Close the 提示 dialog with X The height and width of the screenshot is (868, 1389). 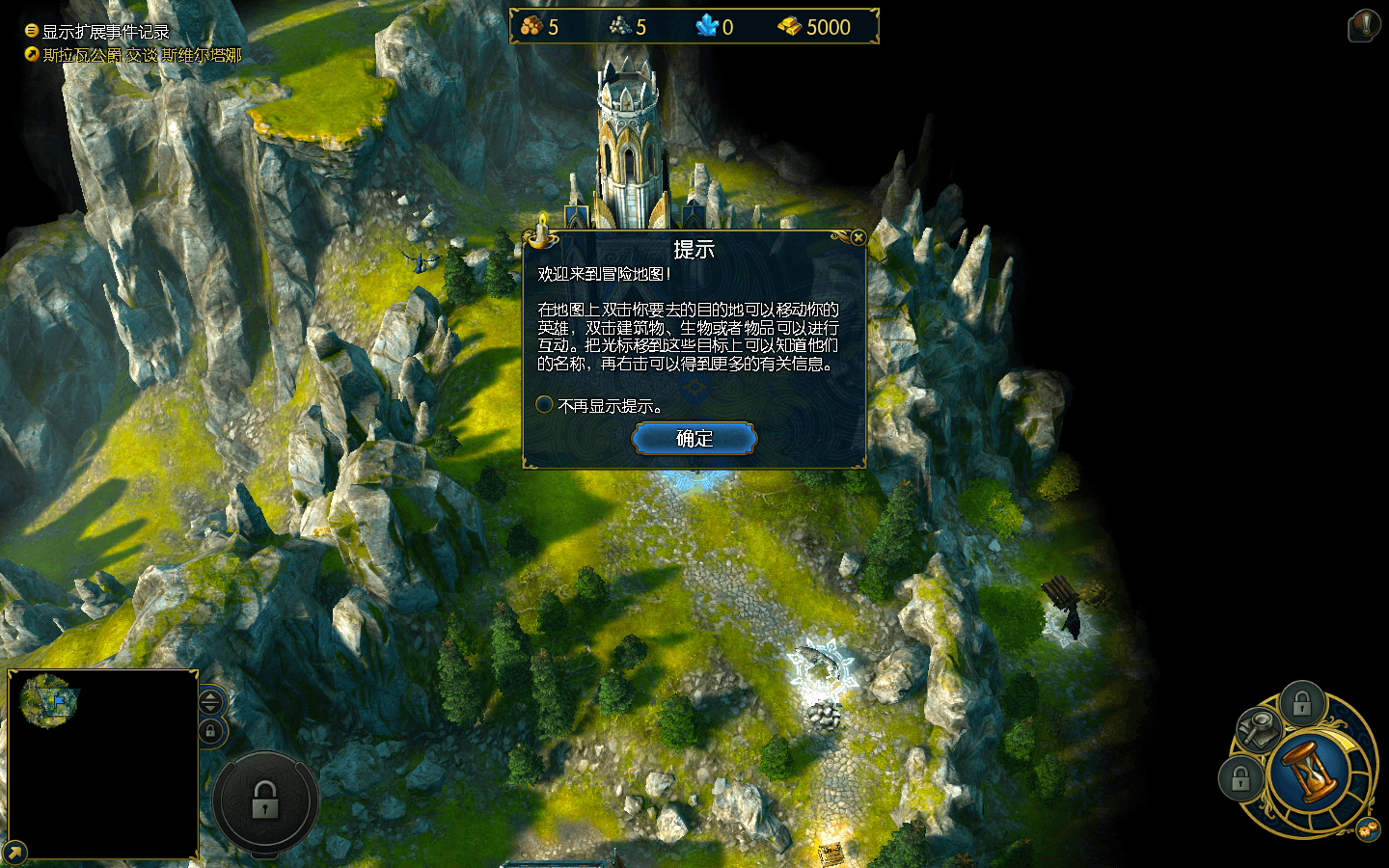[858, 237]
